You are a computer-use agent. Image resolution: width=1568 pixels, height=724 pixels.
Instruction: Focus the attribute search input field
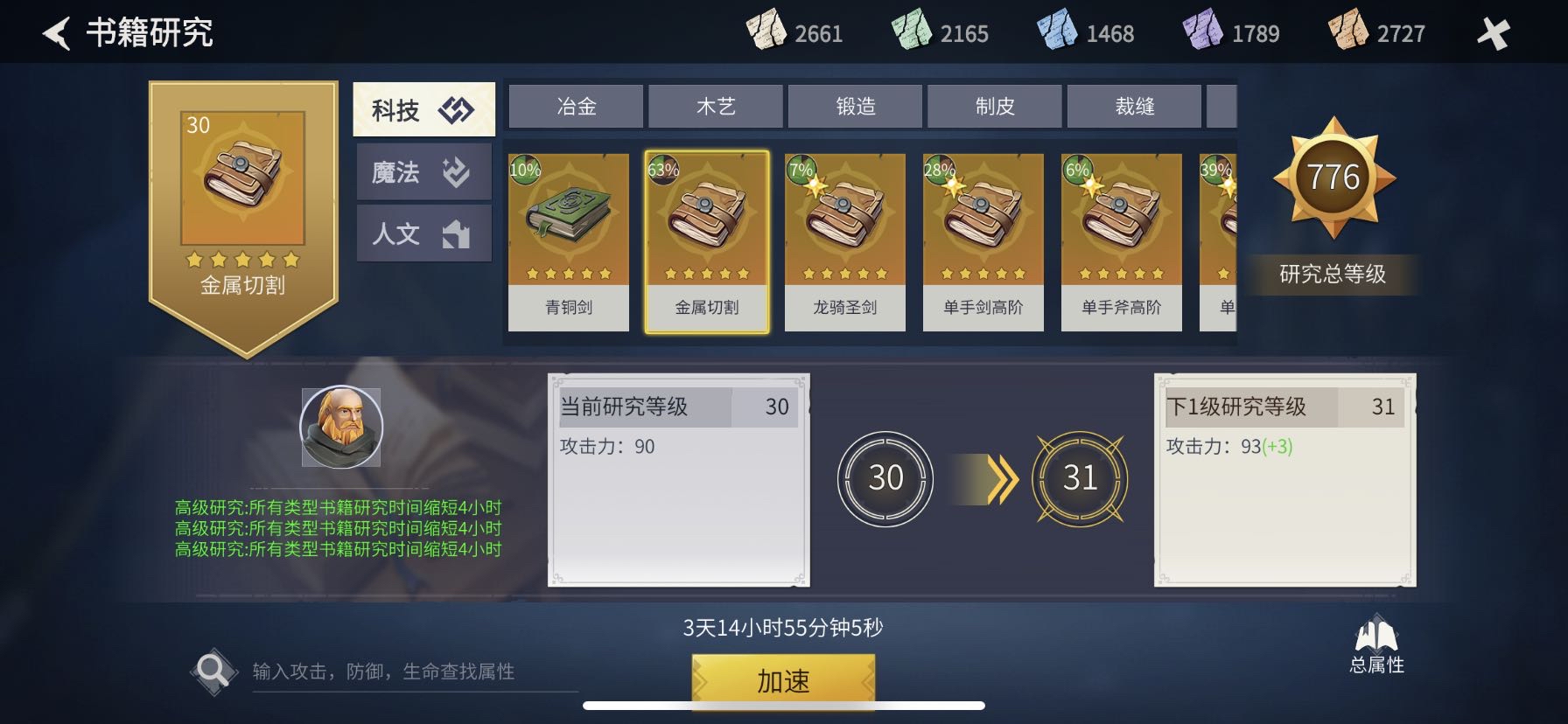411,672
